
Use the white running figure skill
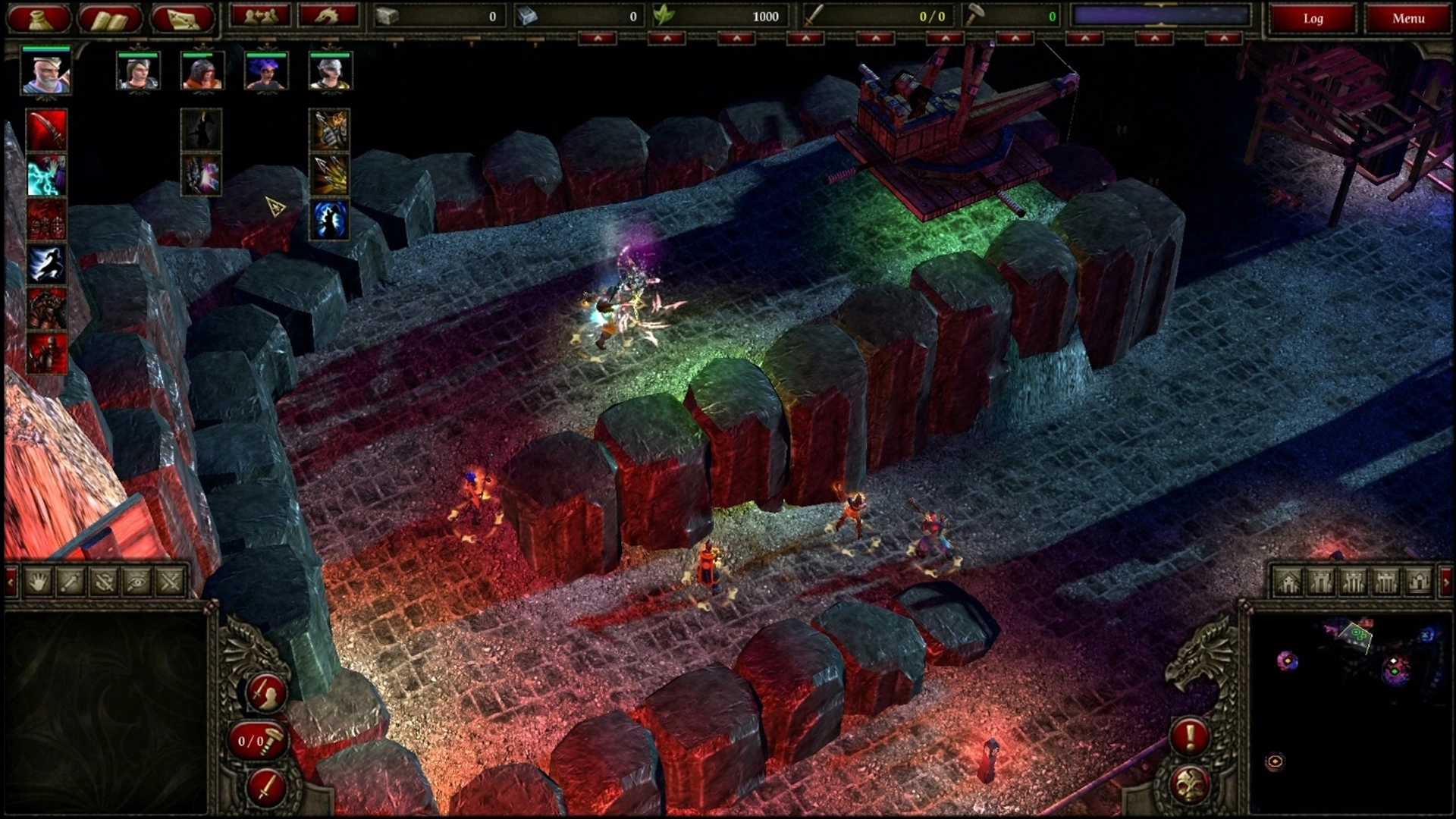pyautogui.click(x=47, y=264)
